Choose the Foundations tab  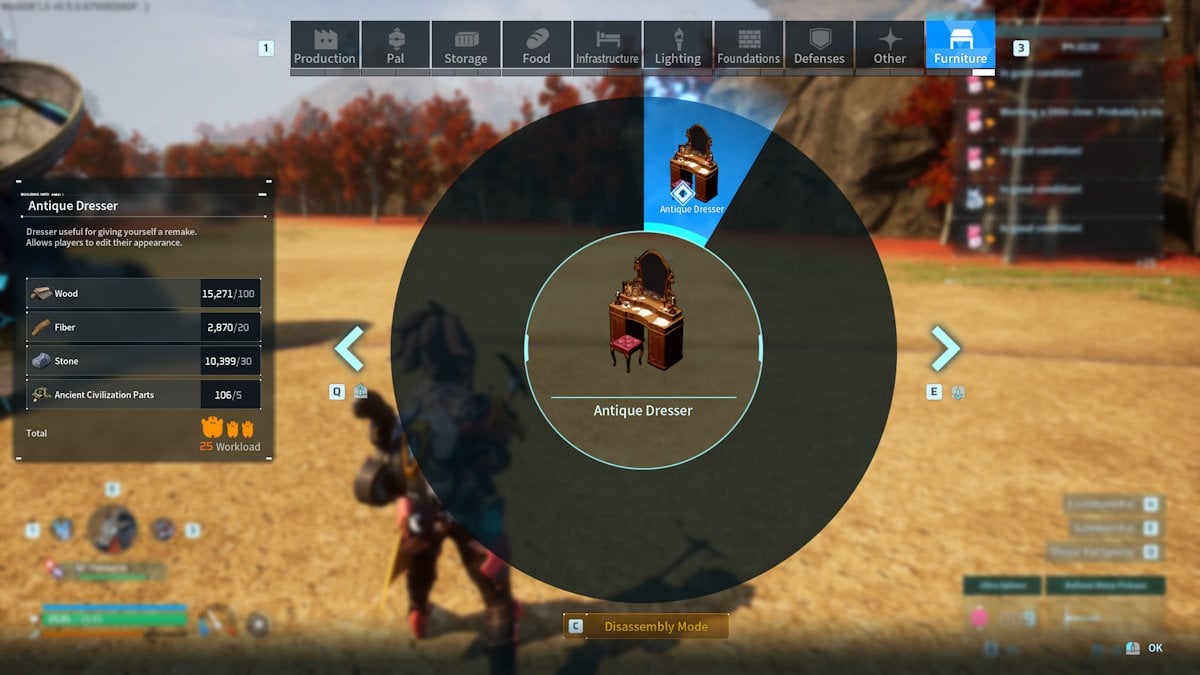pyautogui.click(x=748, y=46)
